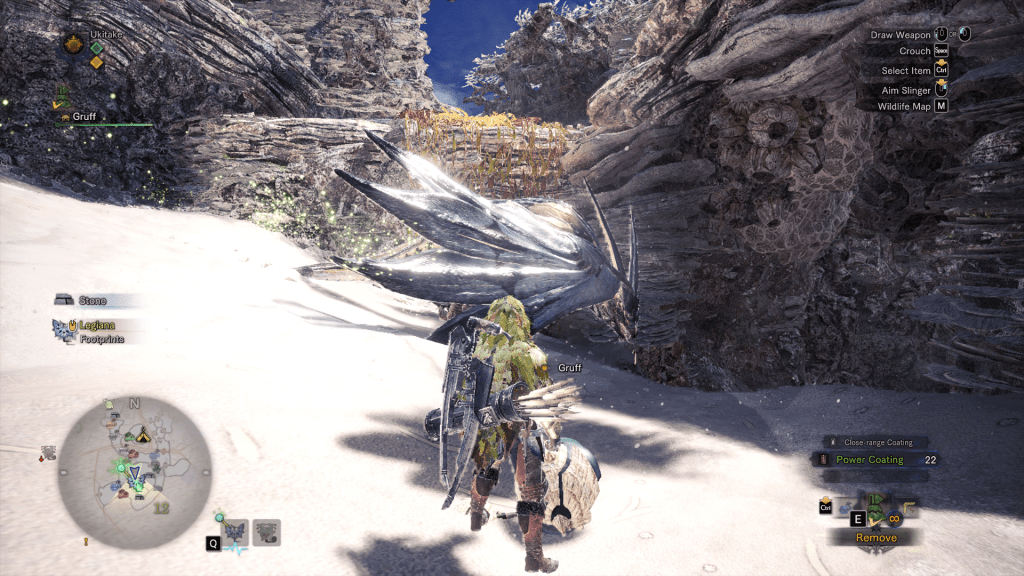
Task: Click the circular minimap
Action: coord(133,472)
